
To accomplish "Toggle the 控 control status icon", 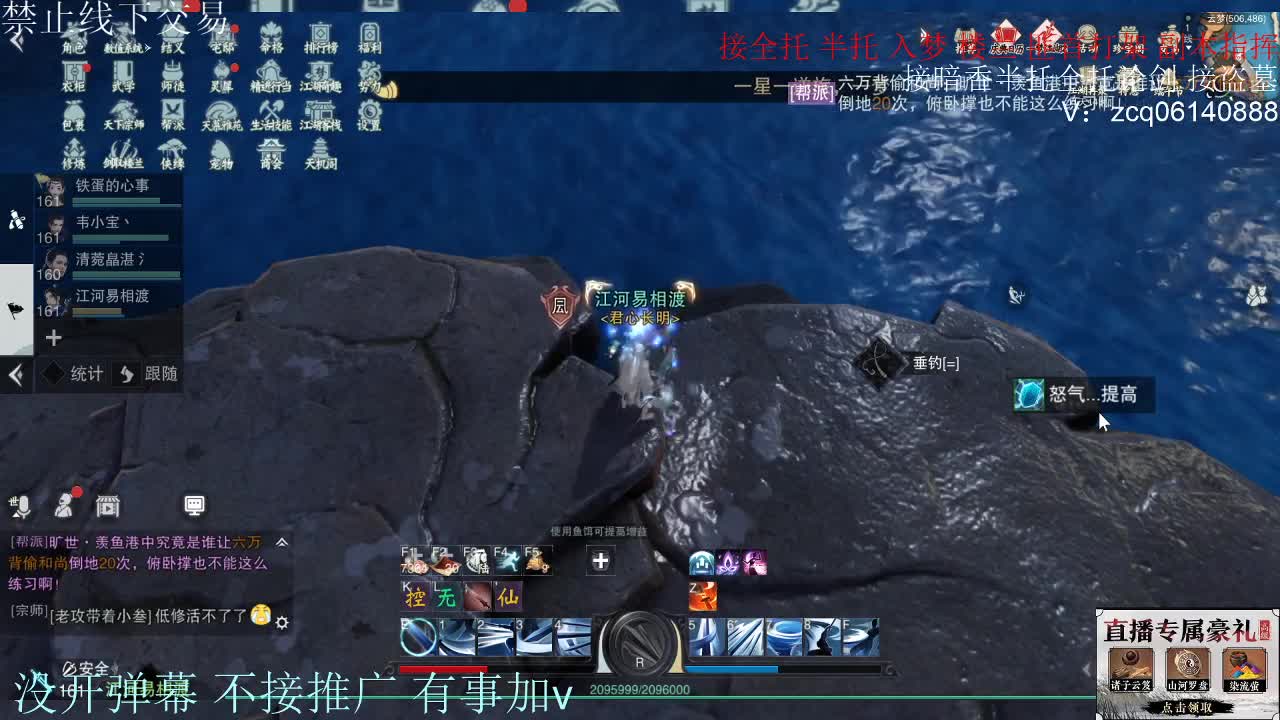I will [414, 596].
